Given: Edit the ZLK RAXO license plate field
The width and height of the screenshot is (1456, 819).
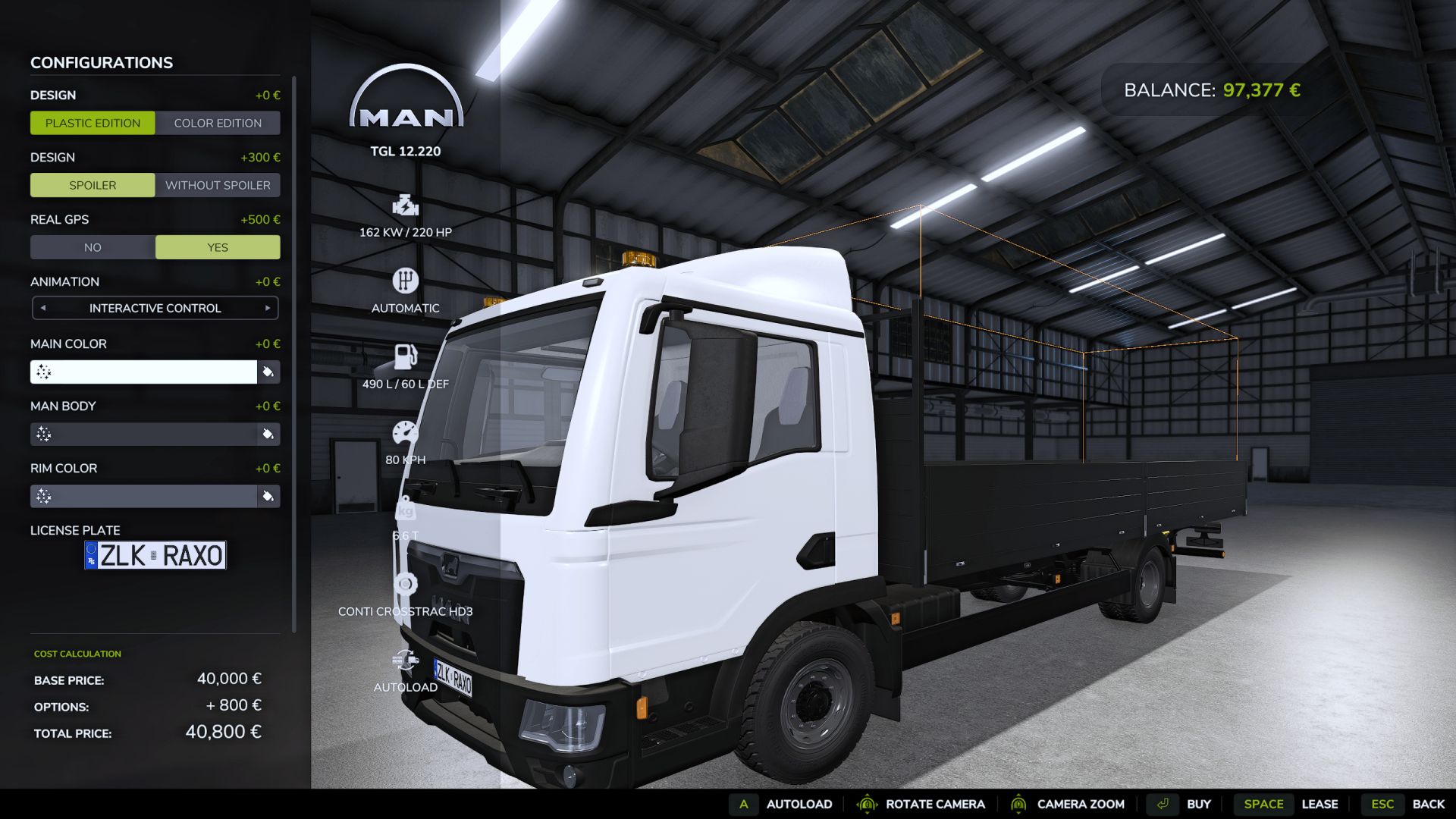Looking at the screenshot, I should coord(157,555).
